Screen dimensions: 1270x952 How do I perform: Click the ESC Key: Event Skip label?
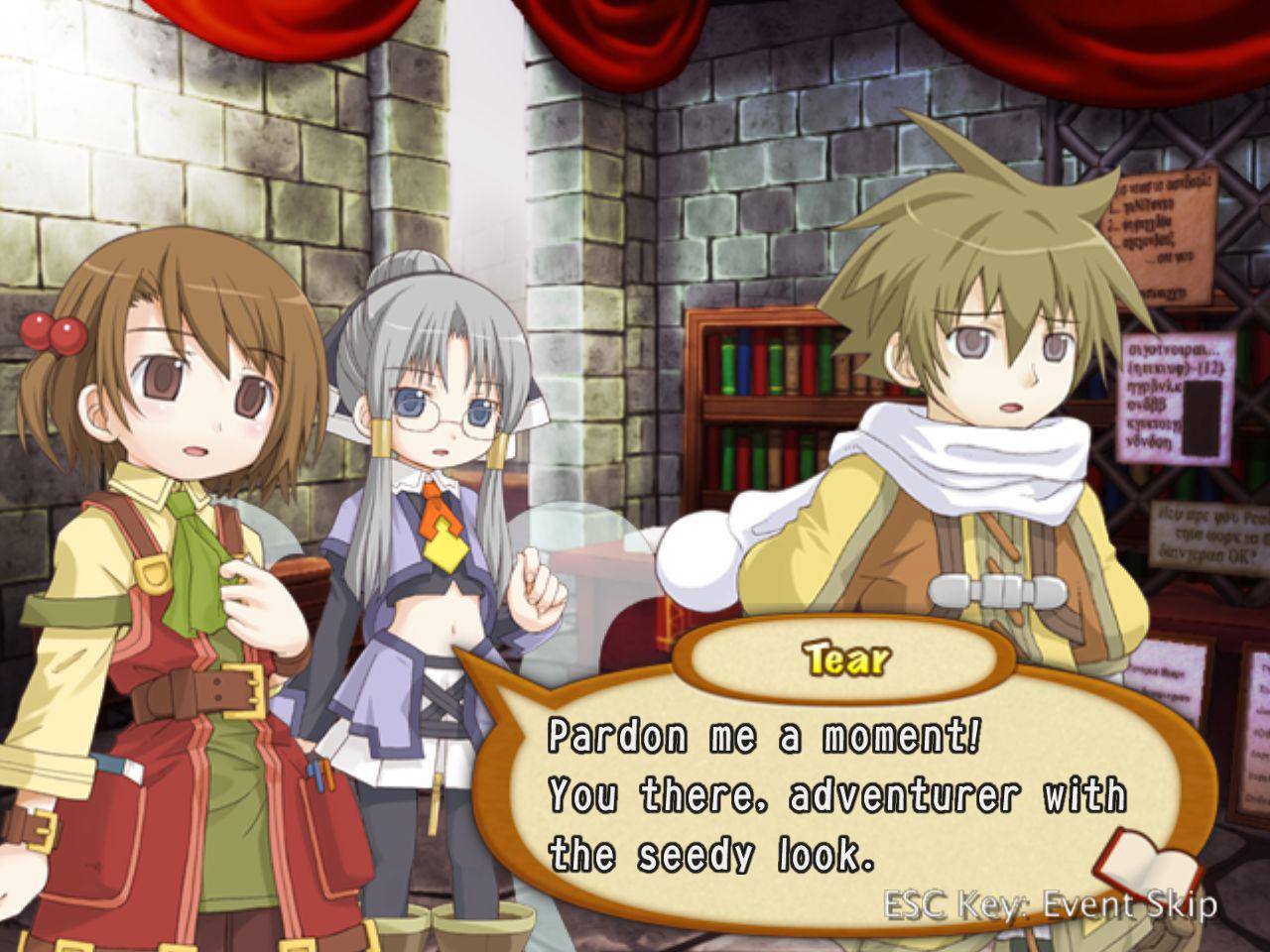tap(1047, 905)
